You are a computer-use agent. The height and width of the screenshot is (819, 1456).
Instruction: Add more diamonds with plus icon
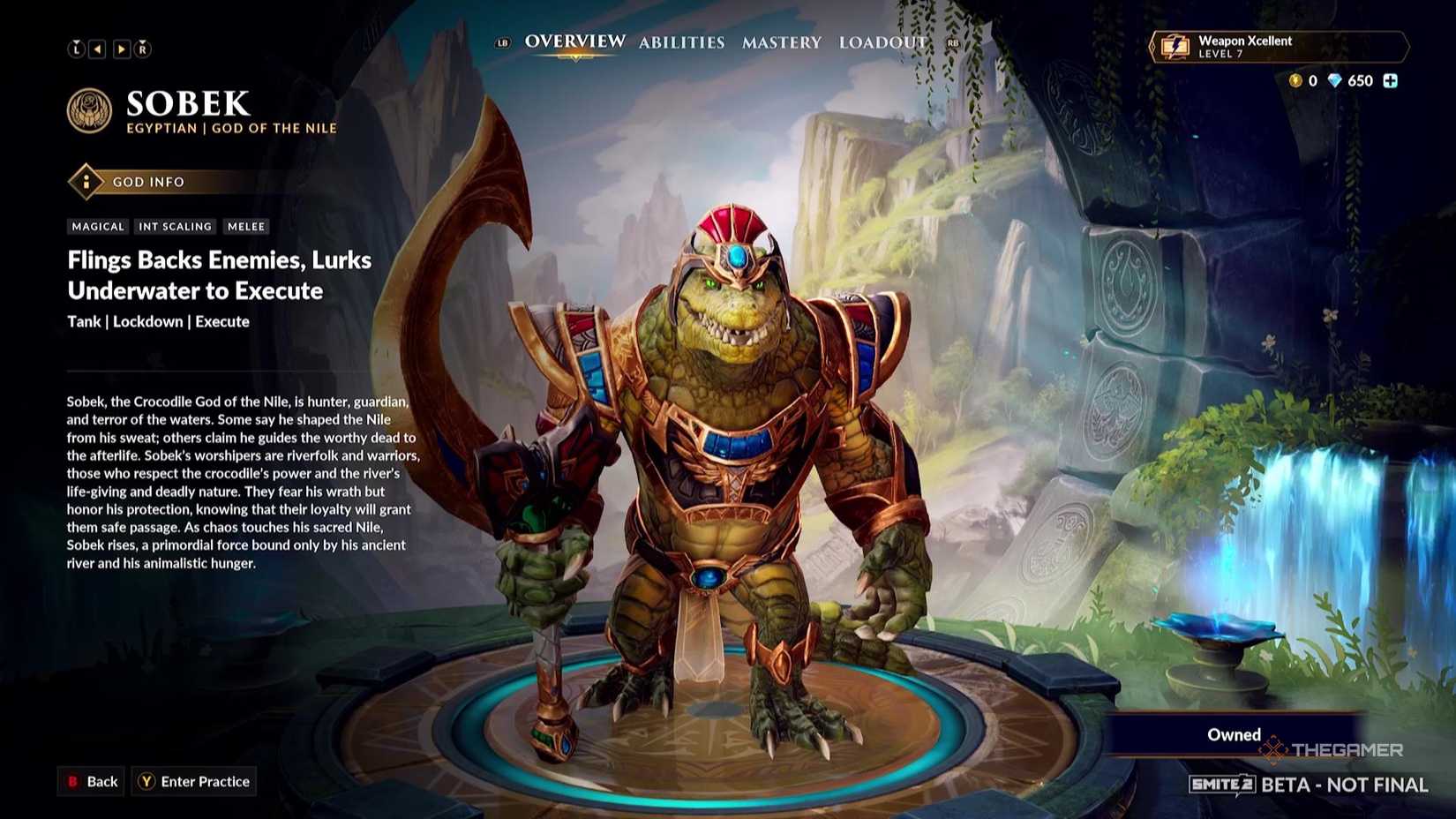pyautogui.click(x=1391, y=81)
